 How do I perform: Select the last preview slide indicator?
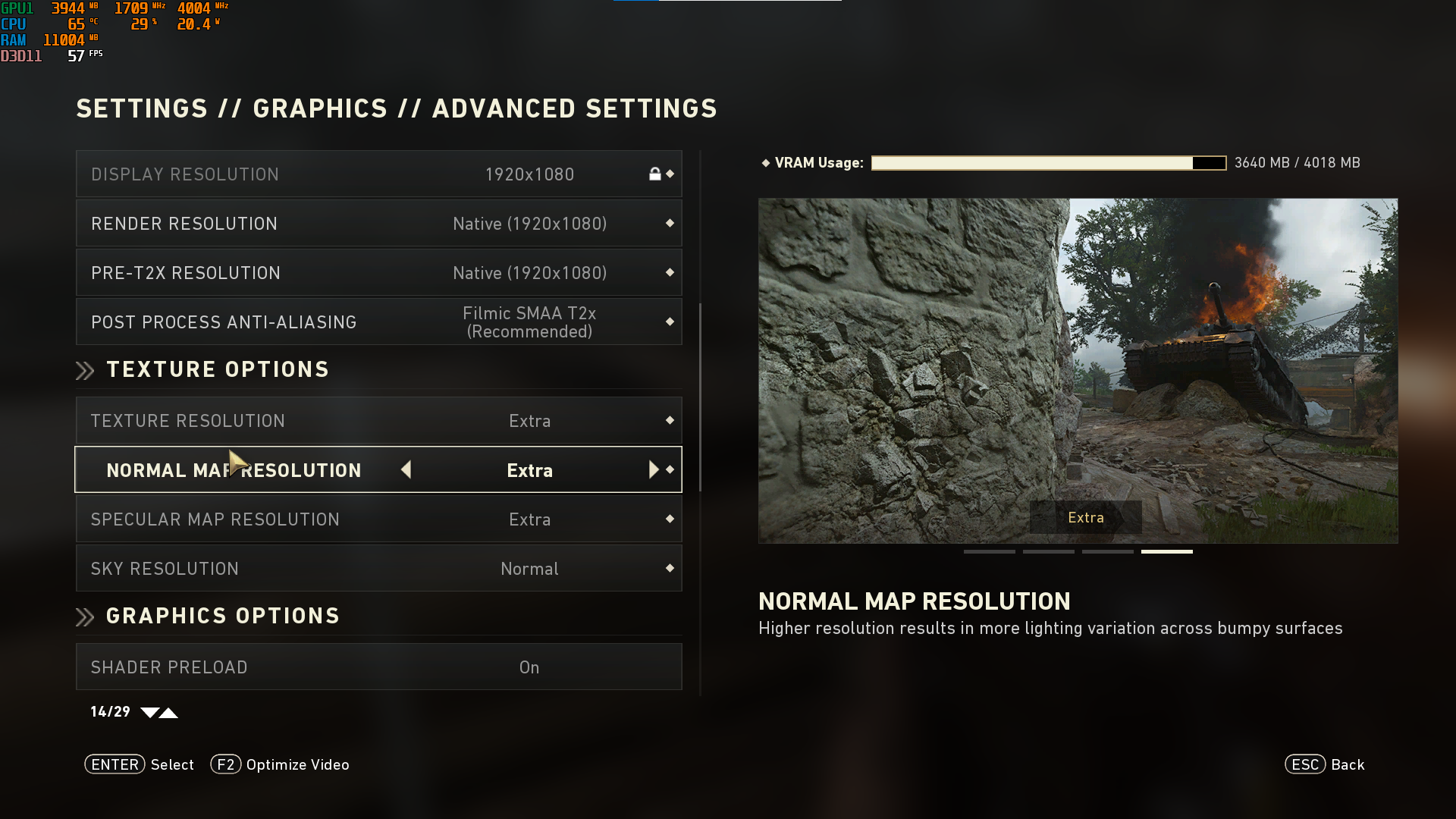tap(1166, 552)
